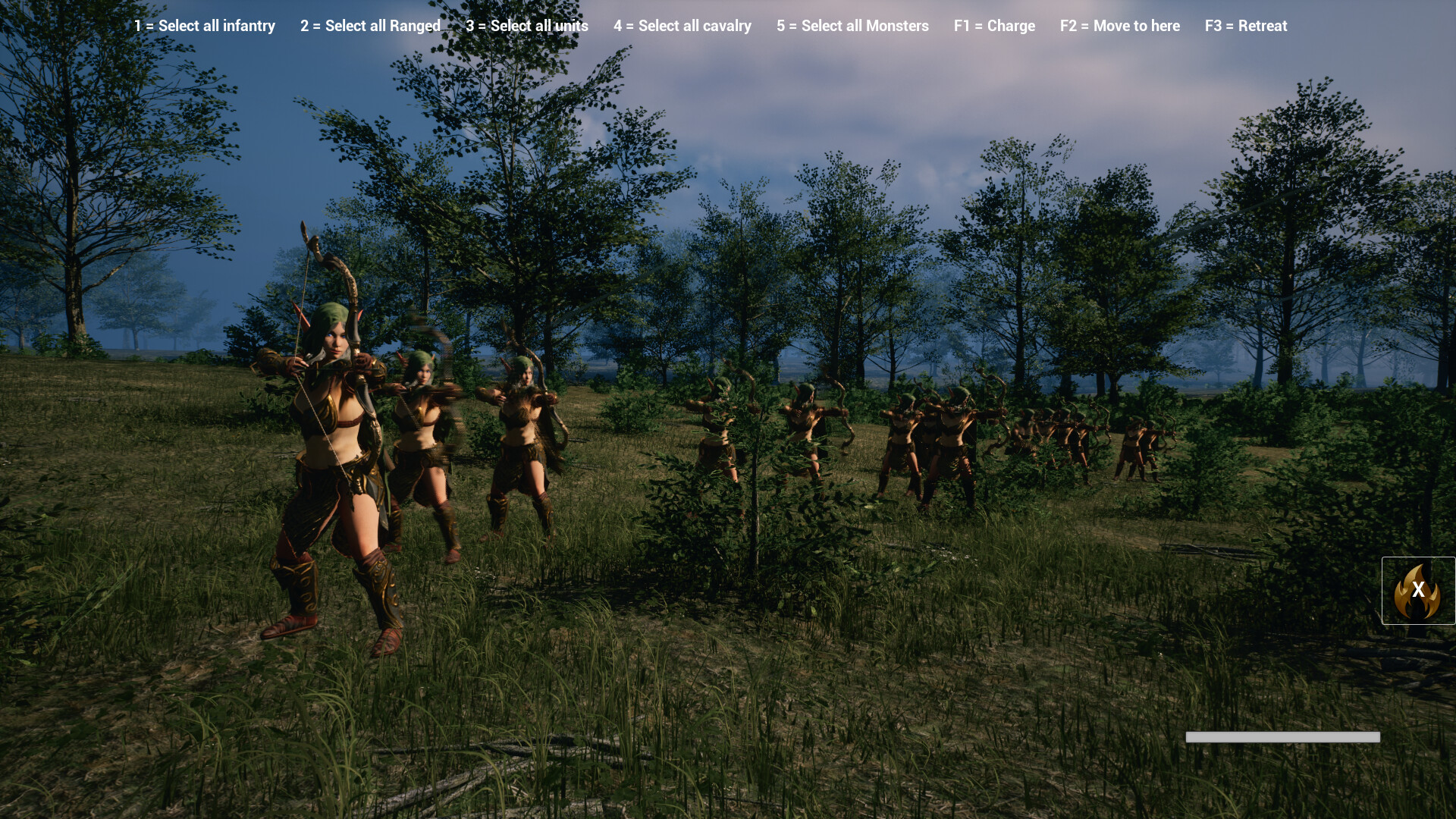Click 'Select all Ranged' command
Viewport: 1456px width, 819px height.
point(370,26)
